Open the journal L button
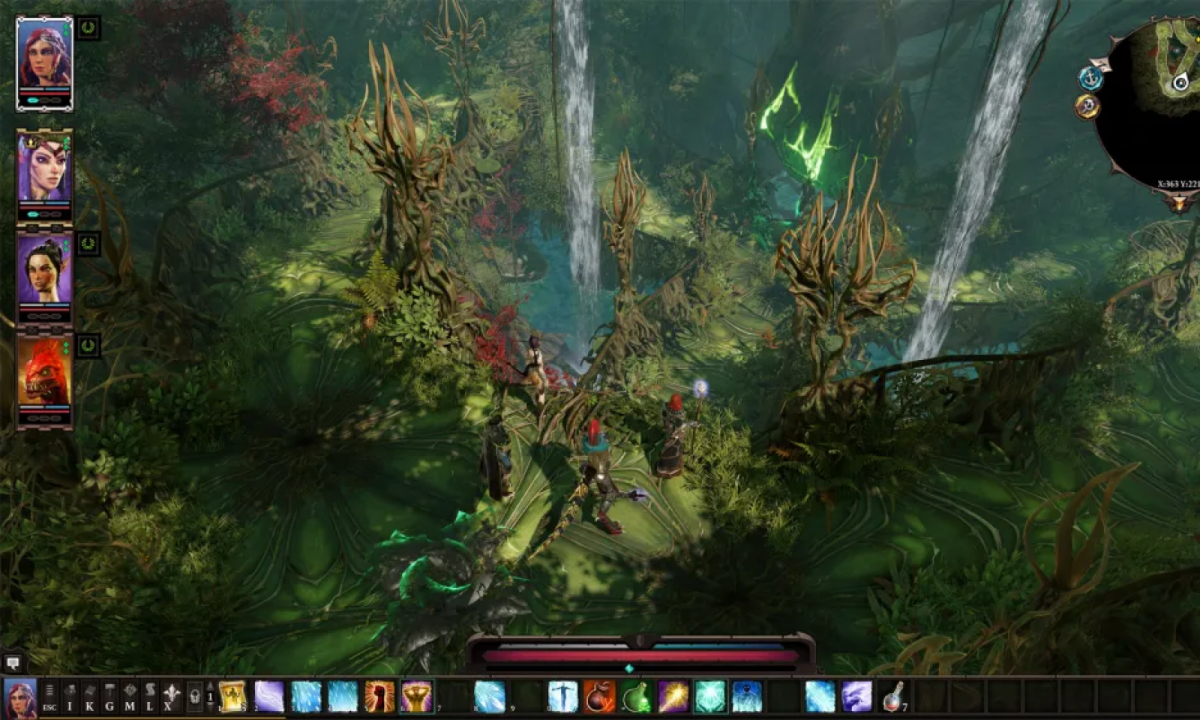Image resolution: width=1200 pixels, height=720 pixels. click(x=150, y=696)
